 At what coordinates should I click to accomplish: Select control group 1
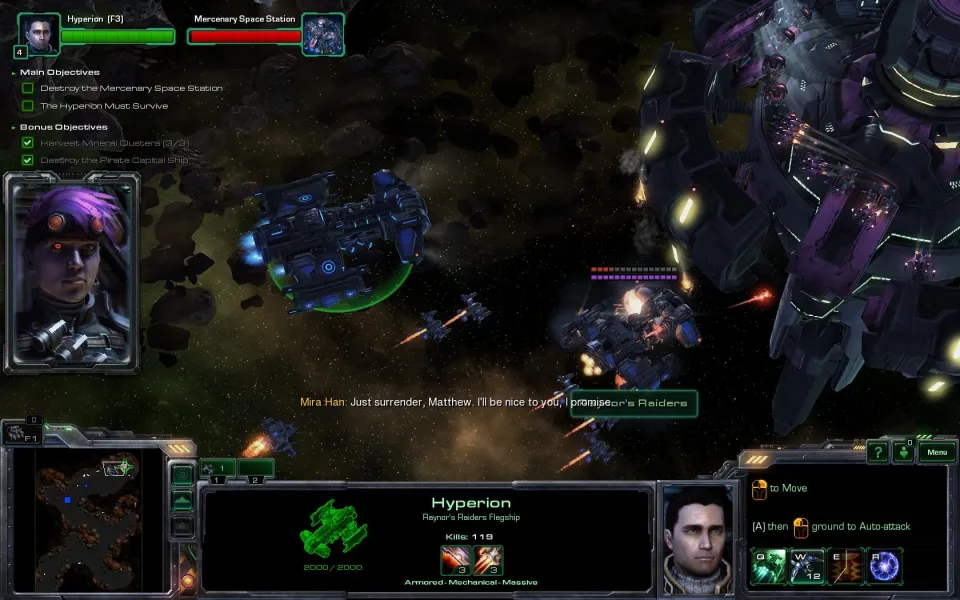pos(219,467)
